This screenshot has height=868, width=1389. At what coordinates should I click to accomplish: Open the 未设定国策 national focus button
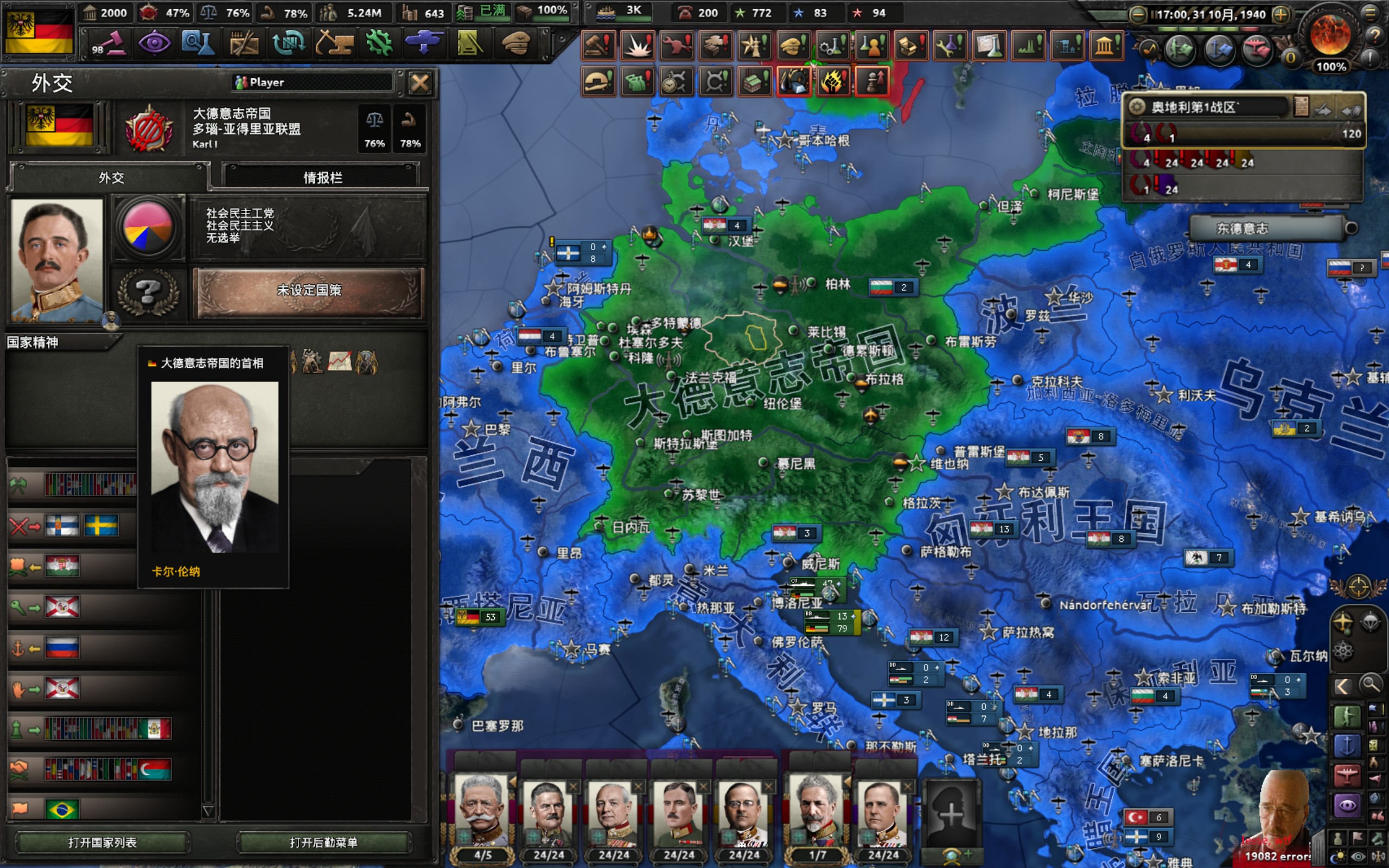(309, 290)
